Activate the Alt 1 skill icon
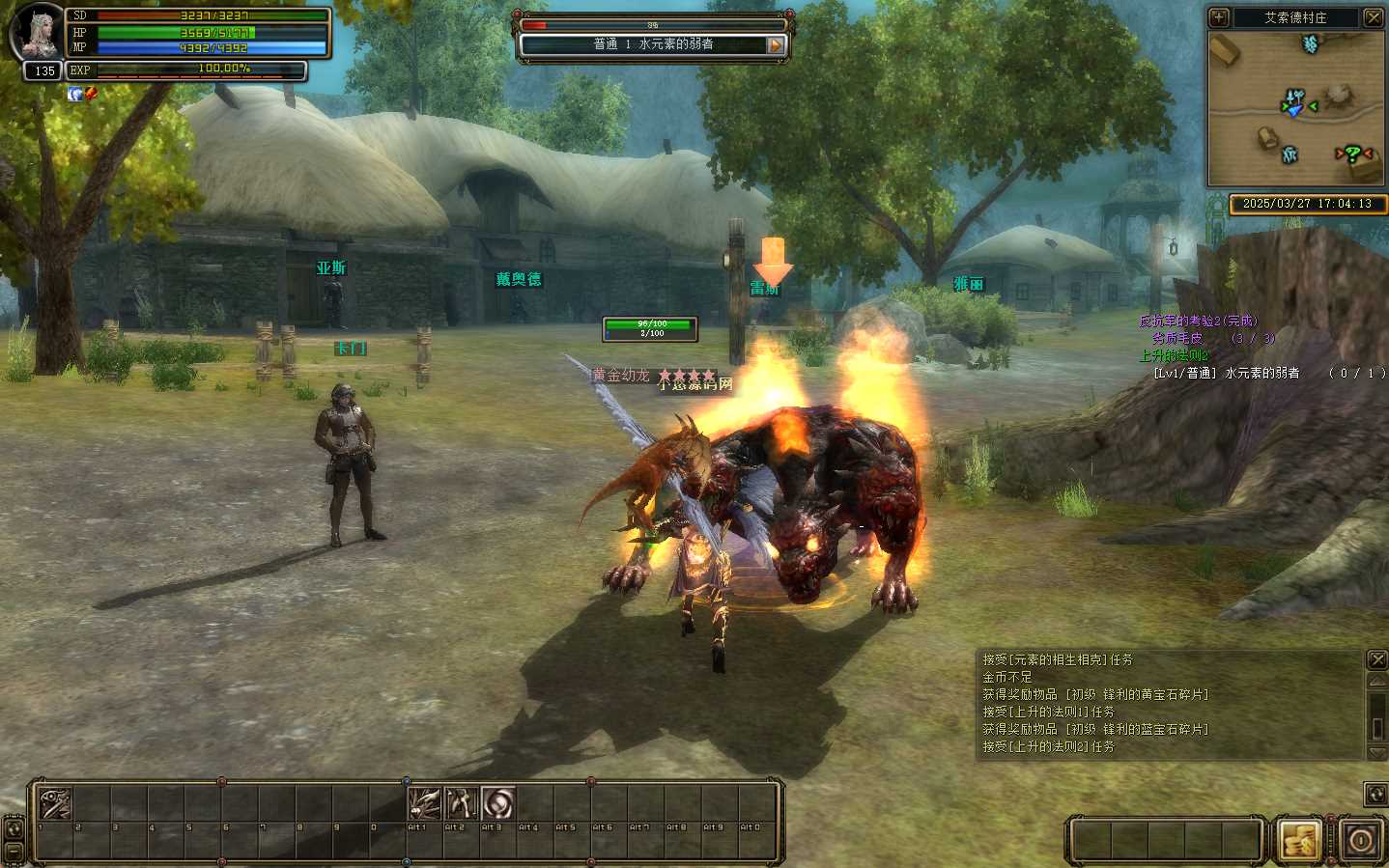Screen dimensions: 1389x868 (424, 803)
